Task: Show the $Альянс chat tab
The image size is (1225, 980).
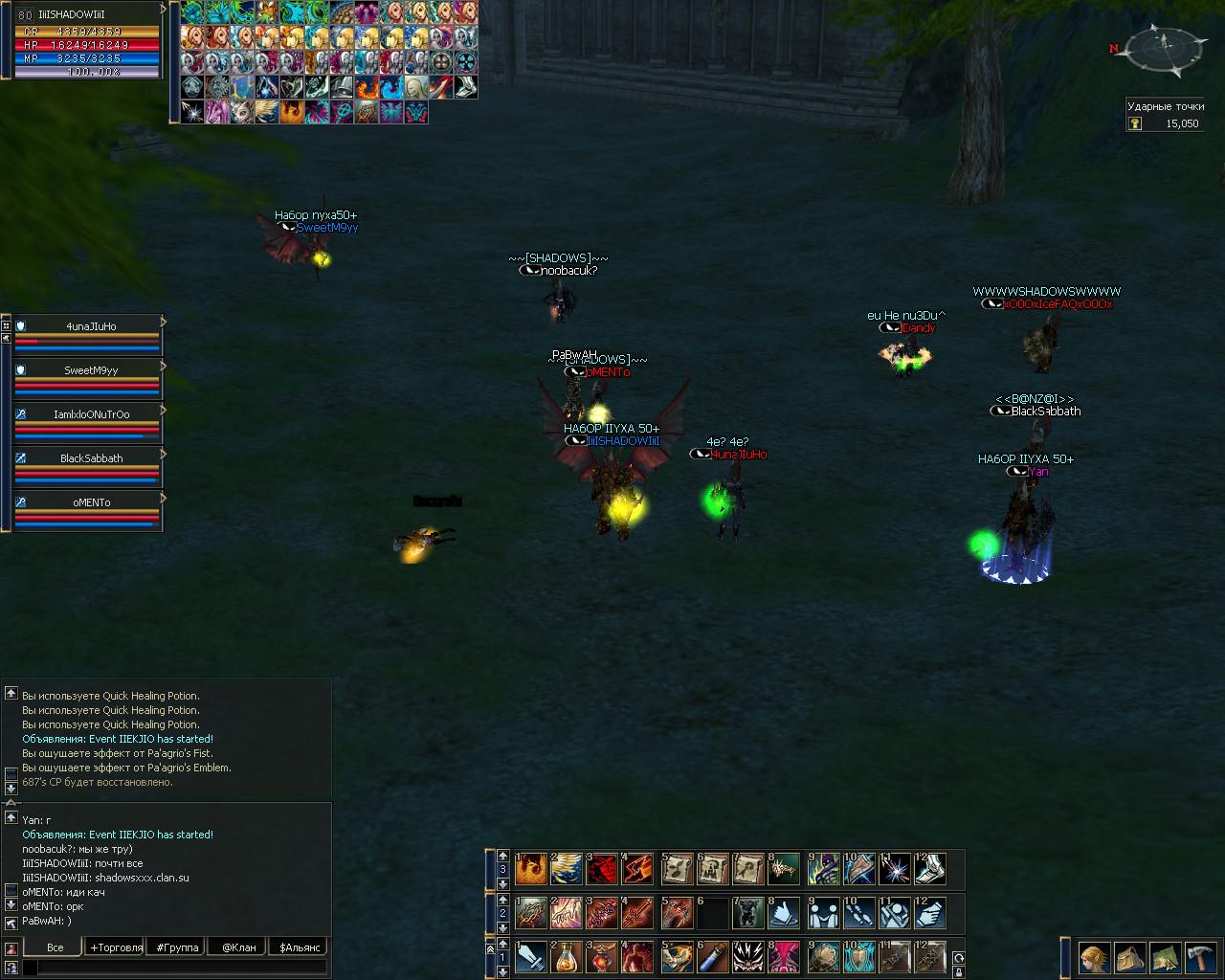Action: click(x=299, y=947)
